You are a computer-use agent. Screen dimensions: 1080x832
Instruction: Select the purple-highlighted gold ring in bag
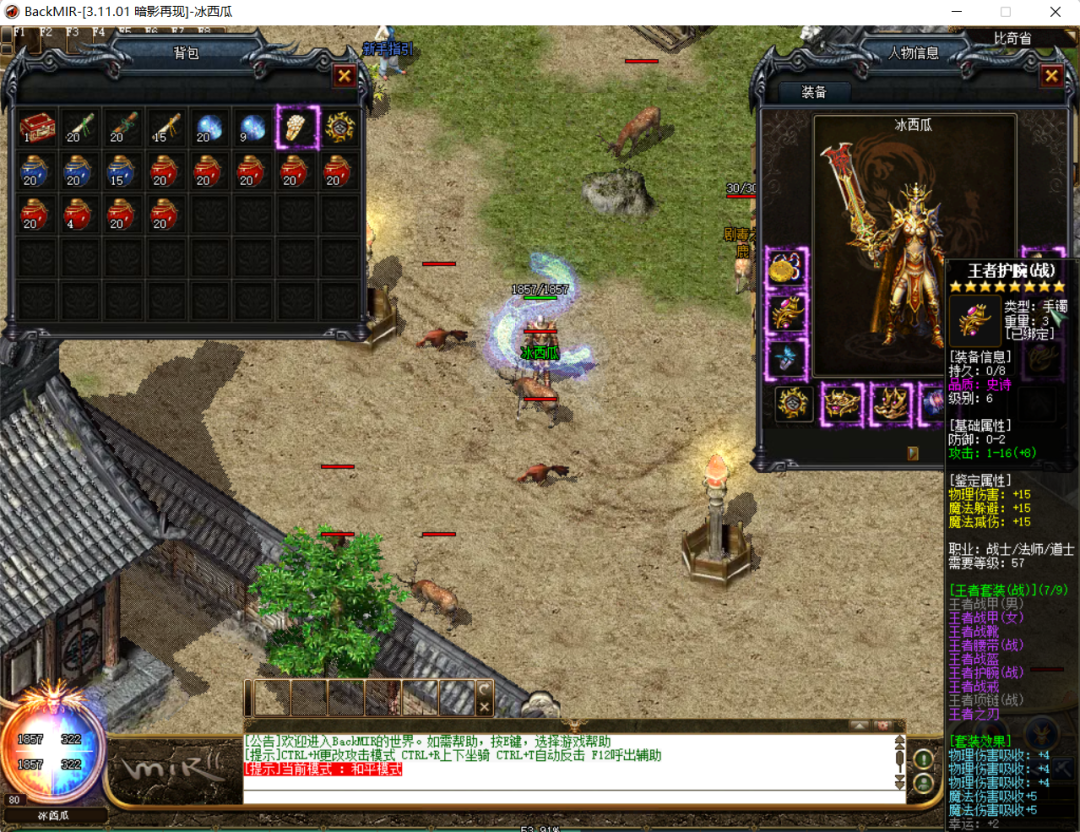click(x=297, y=127)
